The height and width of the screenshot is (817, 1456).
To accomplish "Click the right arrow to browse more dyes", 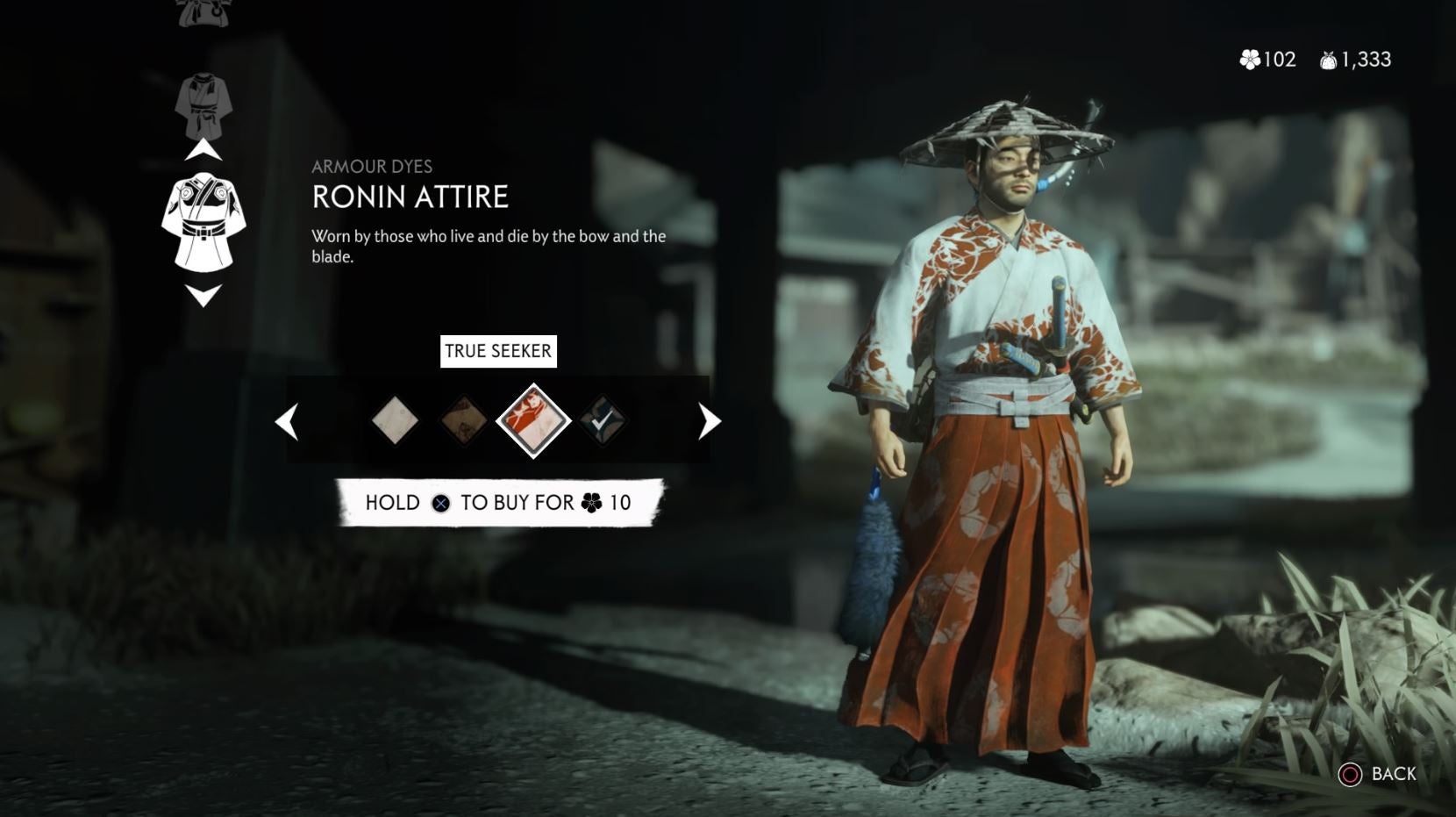I will point(707,421).
